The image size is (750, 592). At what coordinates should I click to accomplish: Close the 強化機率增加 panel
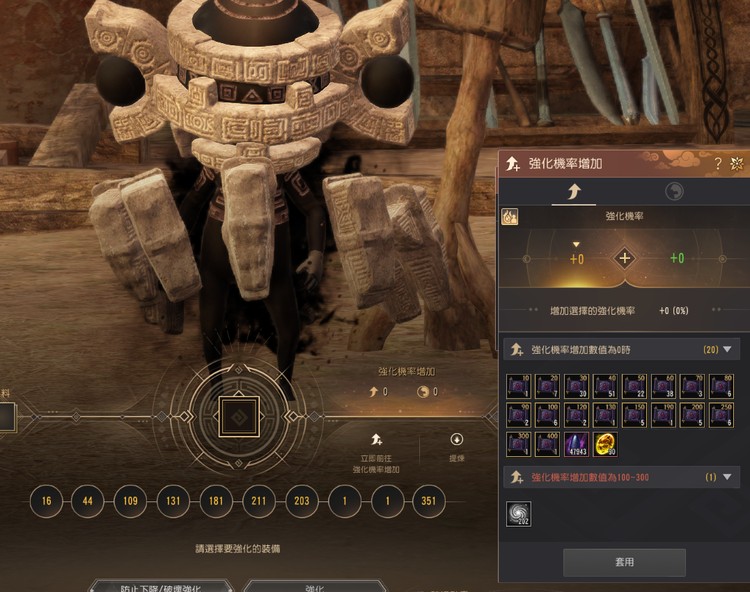point(737,163)
